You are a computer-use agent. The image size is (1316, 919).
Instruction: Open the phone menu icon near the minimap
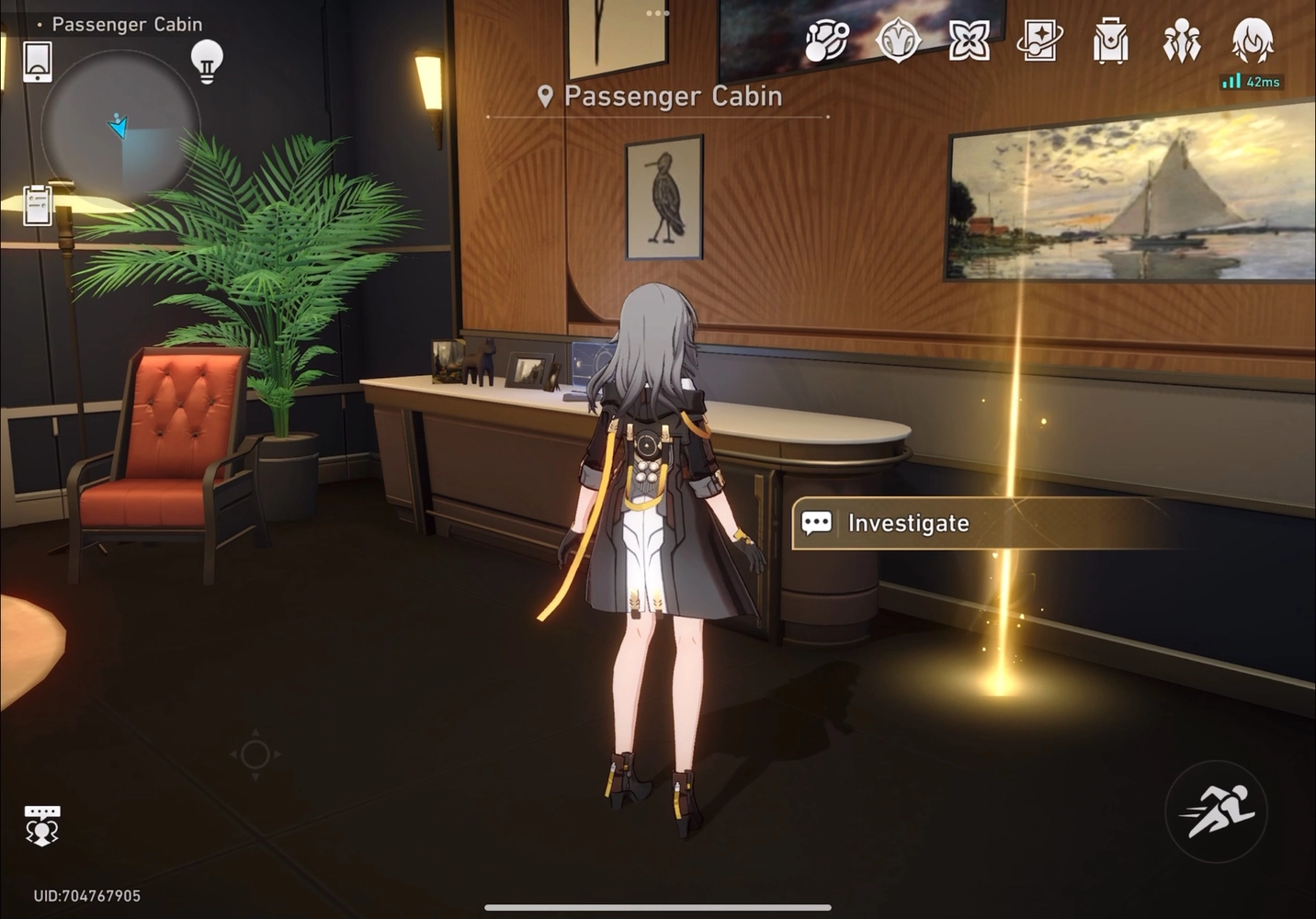click(37, 60)
